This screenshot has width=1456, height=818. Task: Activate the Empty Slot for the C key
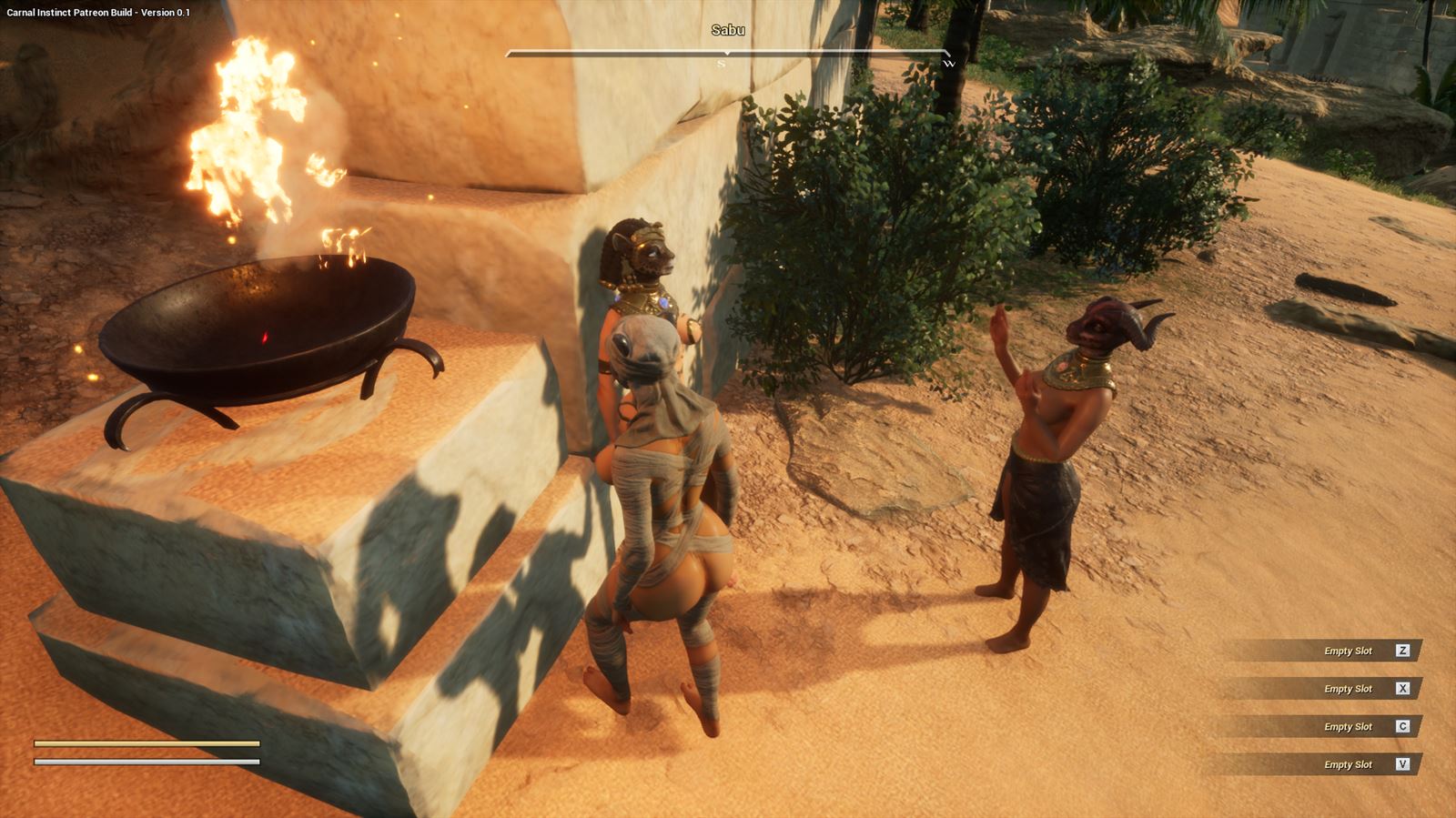tap(1348, 727)
